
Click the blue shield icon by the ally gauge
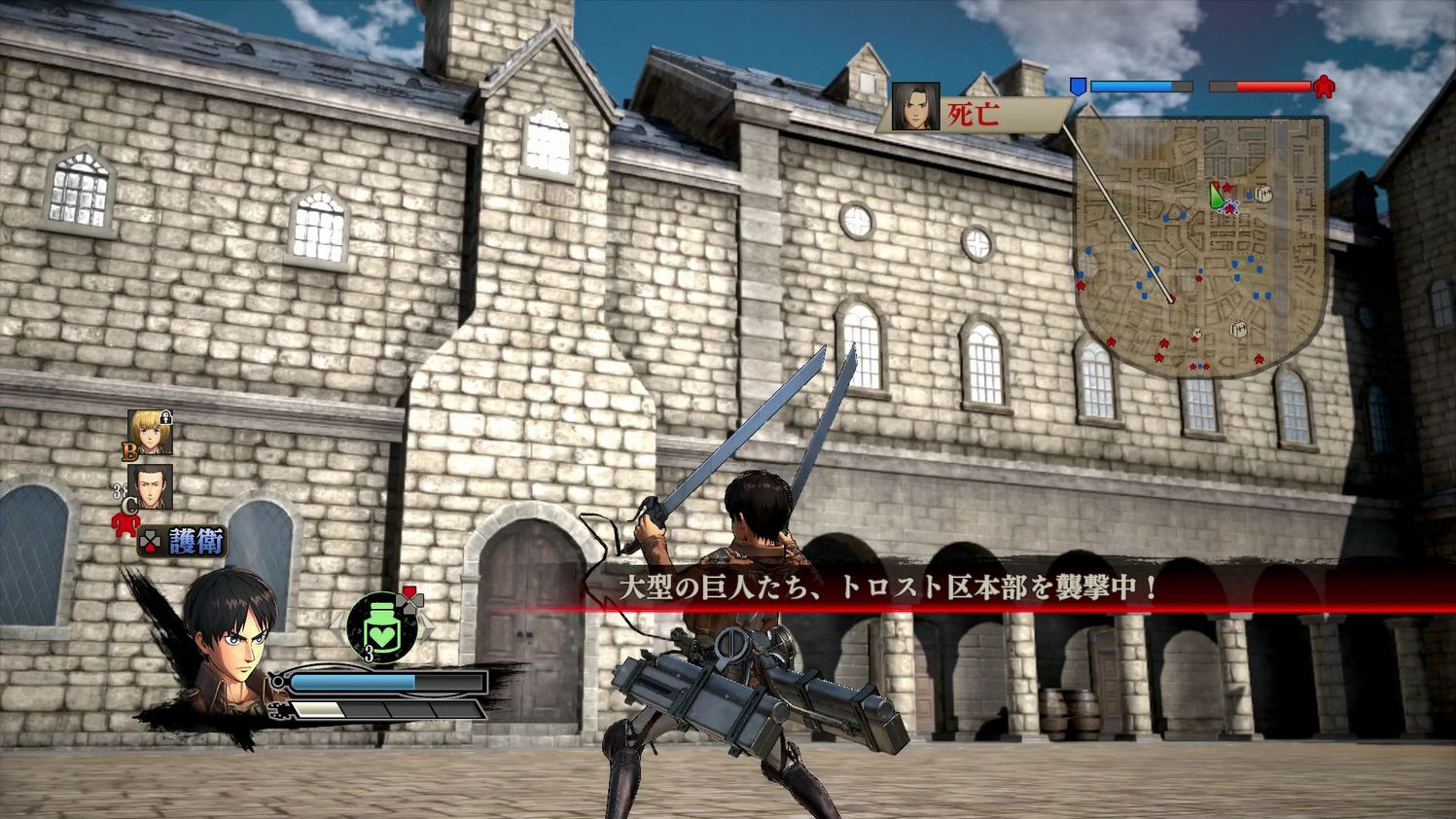click(1078, 88)
